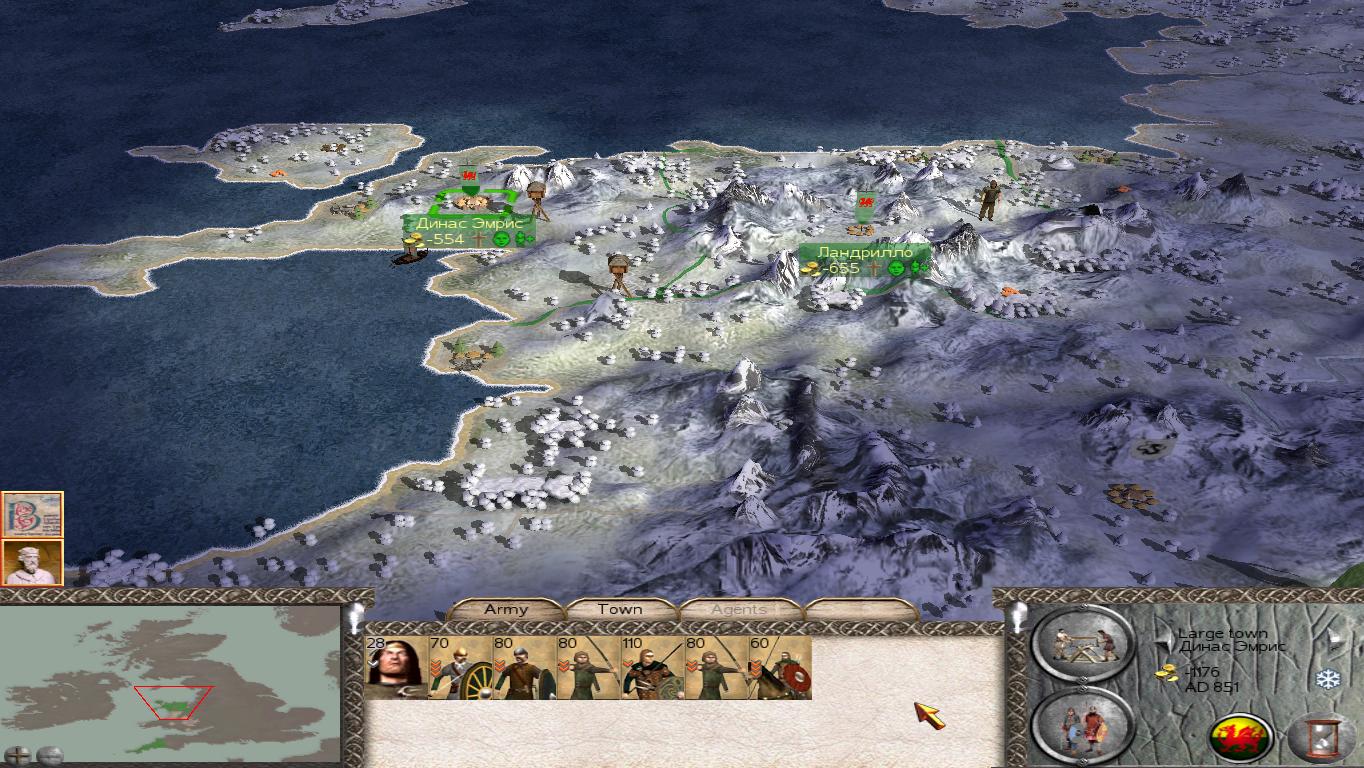Open the marble bust notification
The height and width of the screenshot is (768, 1364).
point(32,562)
